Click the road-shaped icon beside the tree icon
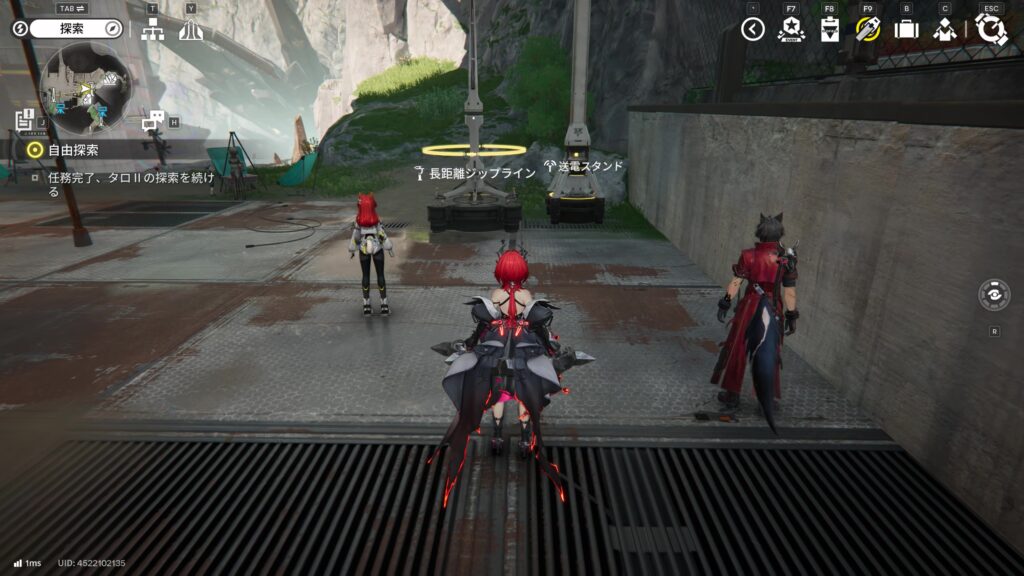The width and height of the screenshot is (1024, 576). [191, 30]
